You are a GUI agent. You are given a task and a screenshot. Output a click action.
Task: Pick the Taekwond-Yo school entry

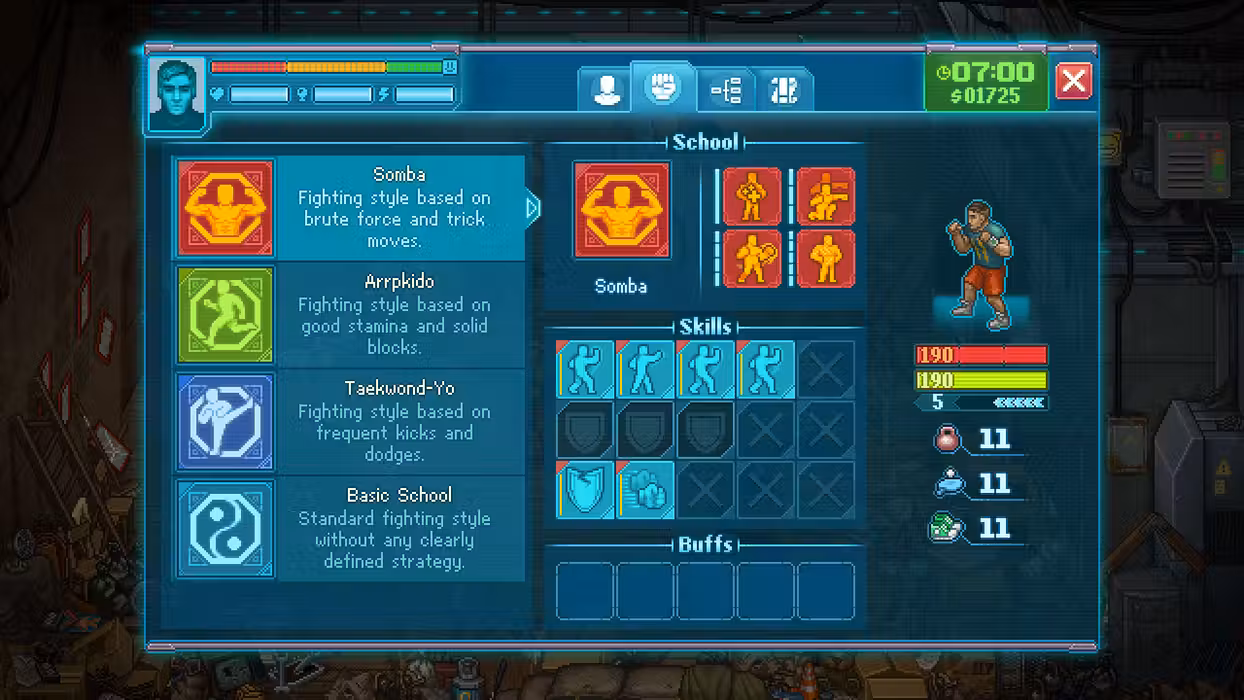pos(350,421)
